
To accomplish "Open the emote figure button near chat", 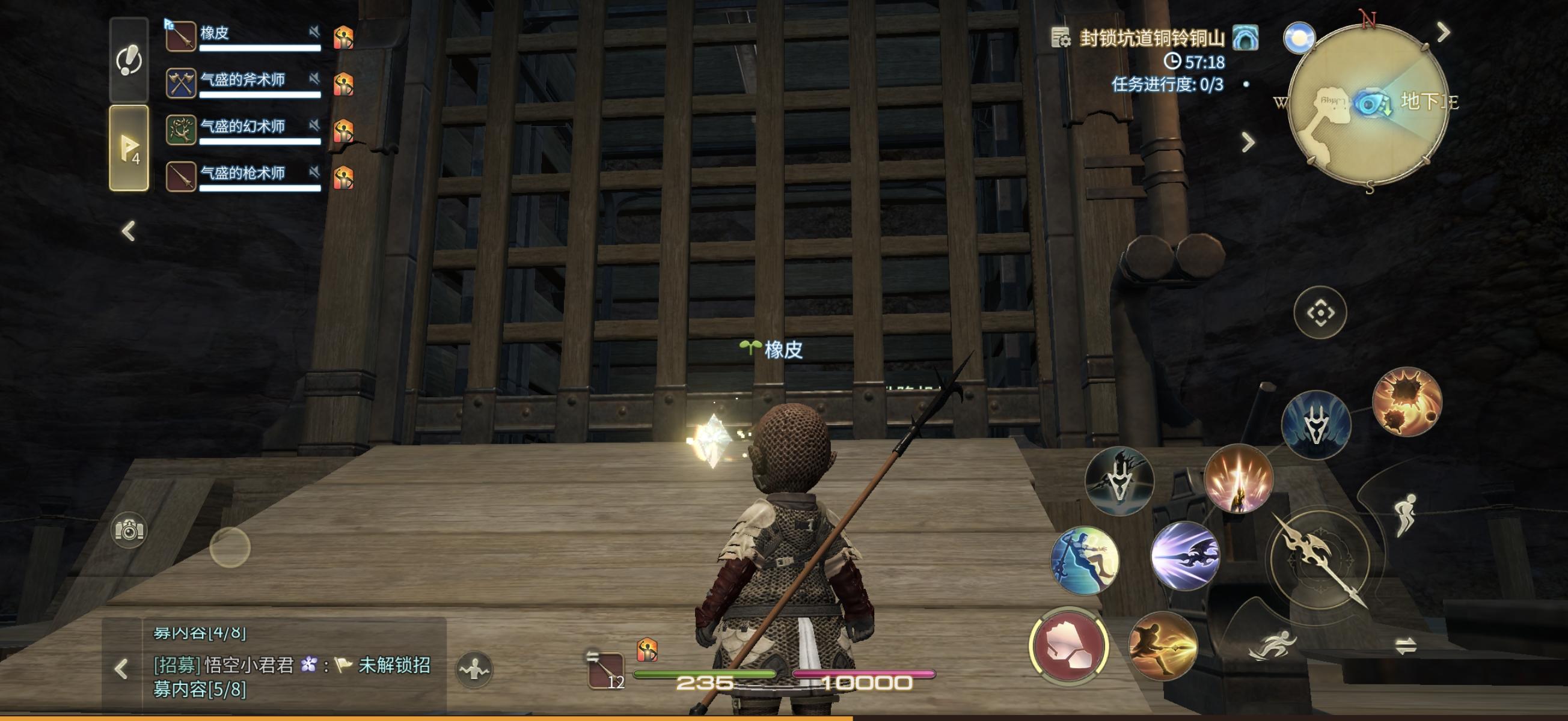I will tap(474, 670).
